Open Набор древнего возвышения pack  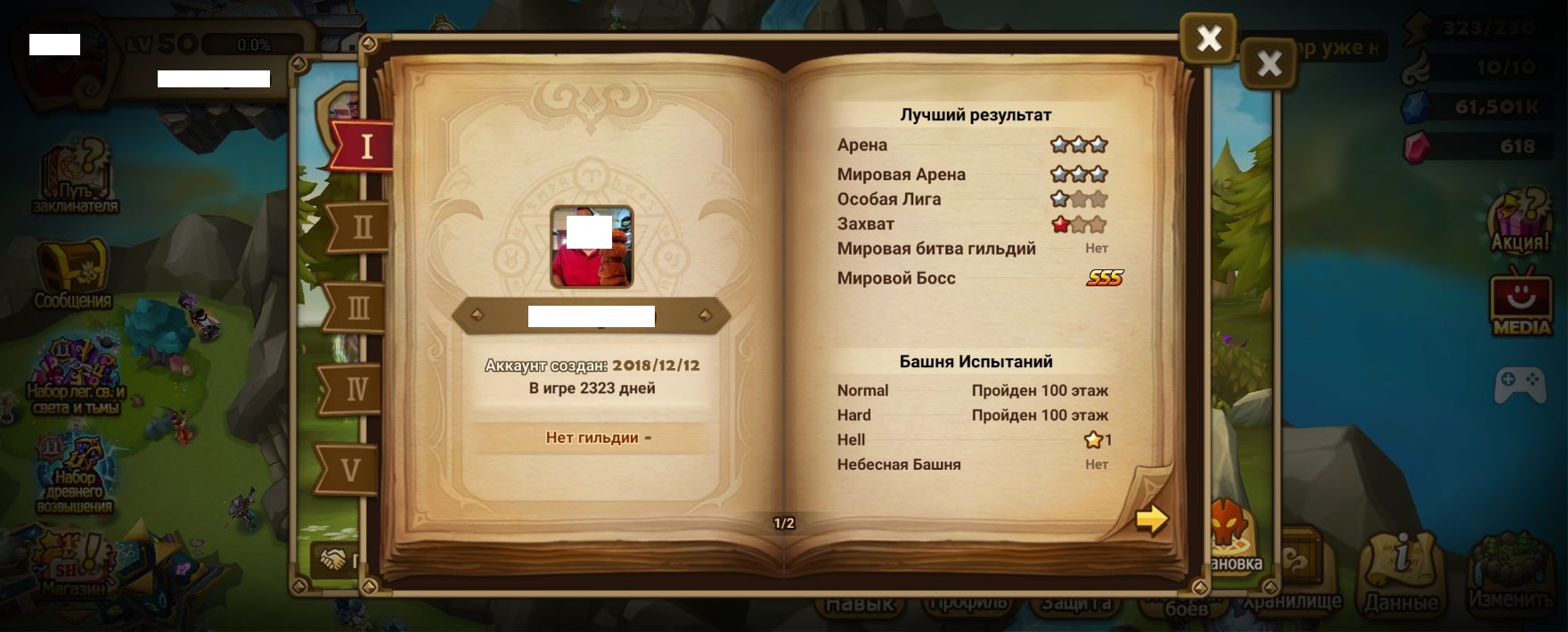coord(75,477)
